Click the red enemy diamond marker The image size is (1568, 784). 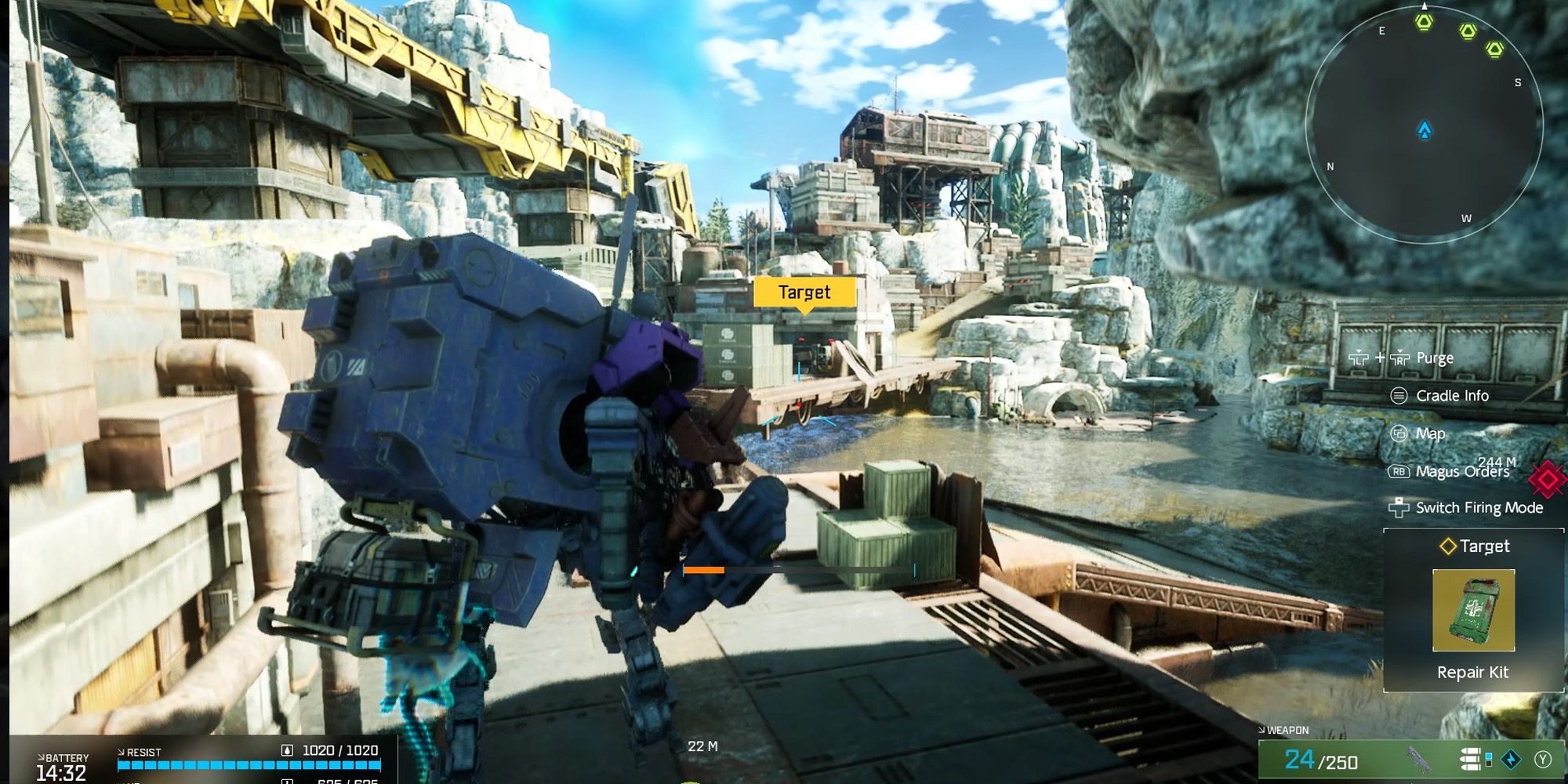[1547, 480]
